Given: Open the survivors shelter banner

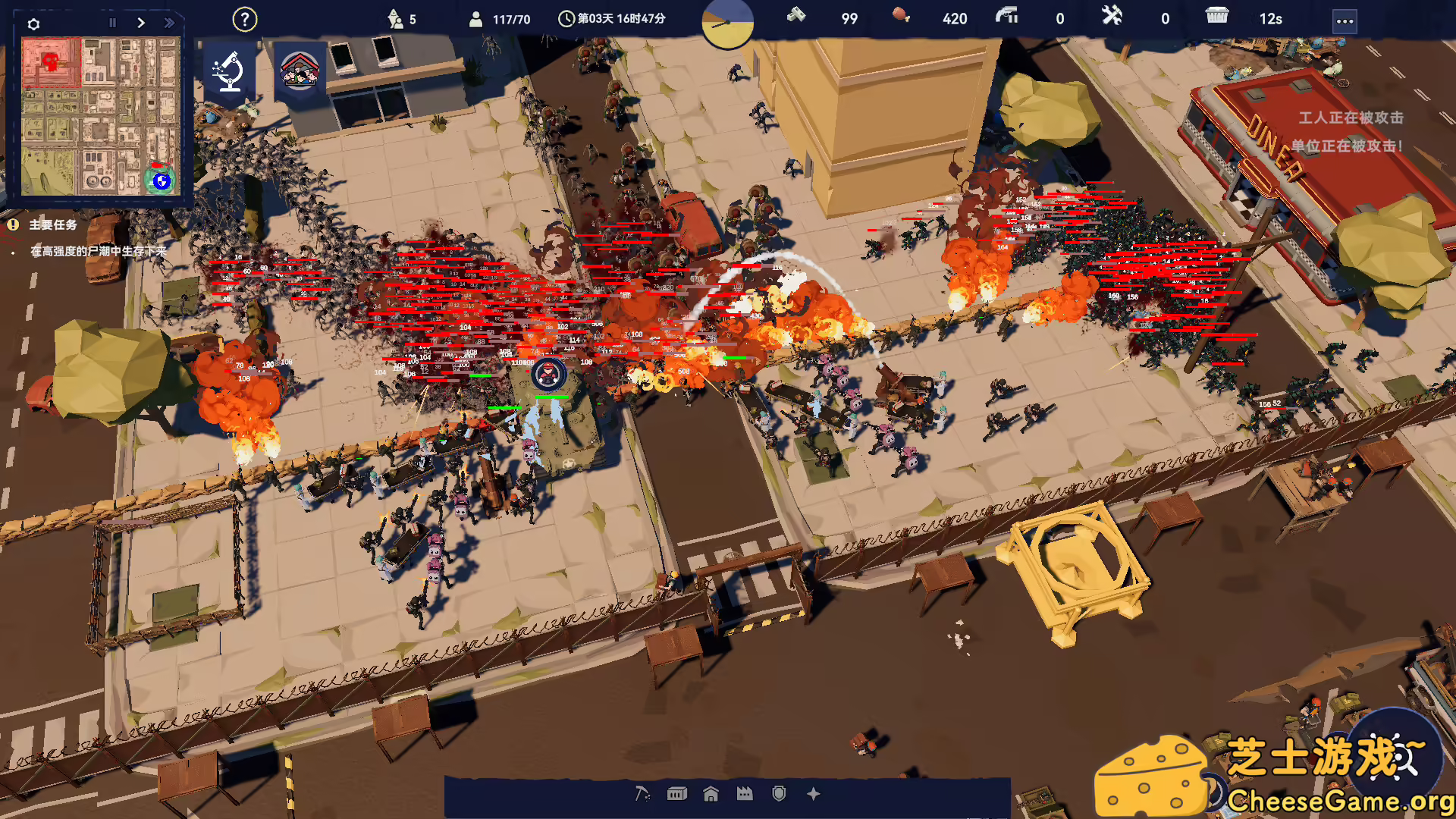Looking at the screenshot, I should (300, 71).
